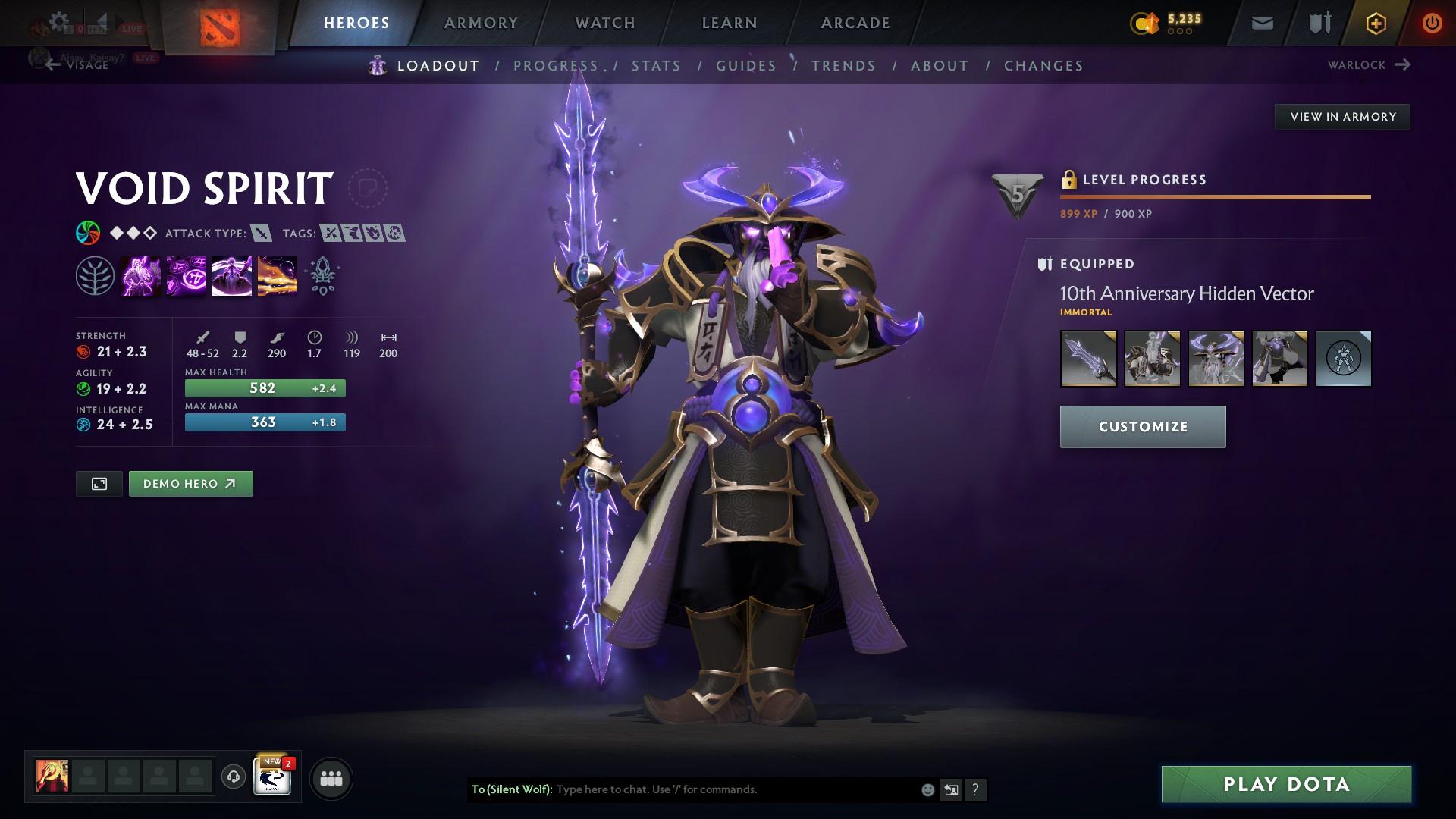Click the Level Progress XP bar
The image size is (1456, 819).
pyautogui.click(x=1214, y=196)
